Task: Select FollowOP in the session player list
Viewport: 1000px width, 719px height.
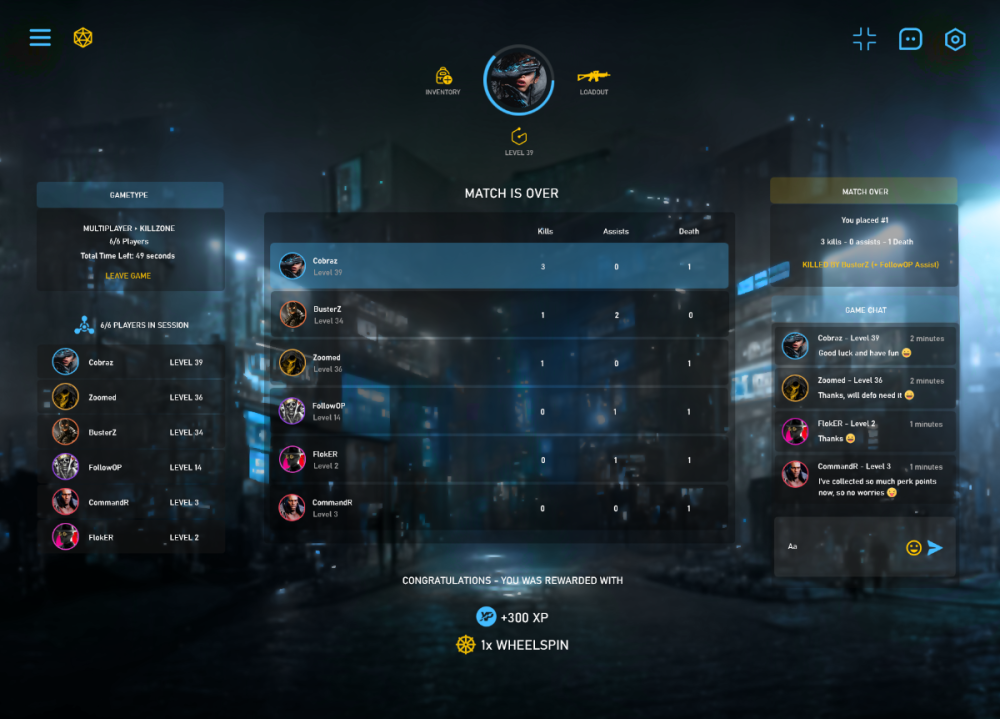Action: 130,467
